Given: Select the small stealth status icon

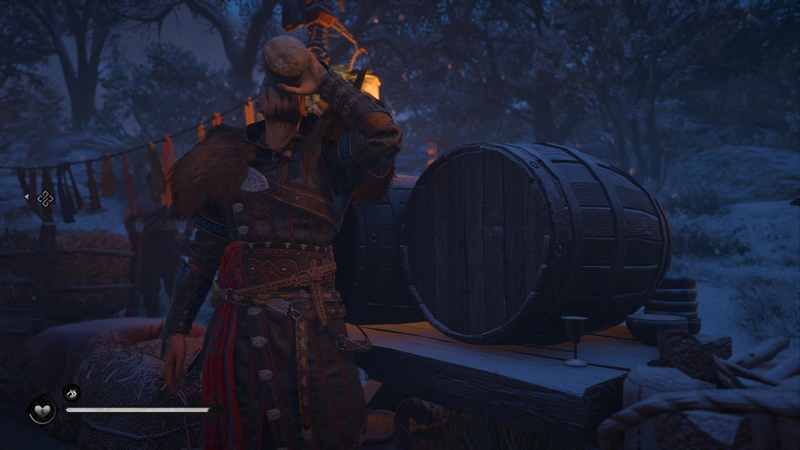Looking at the screenshot, I should point(71,392).
